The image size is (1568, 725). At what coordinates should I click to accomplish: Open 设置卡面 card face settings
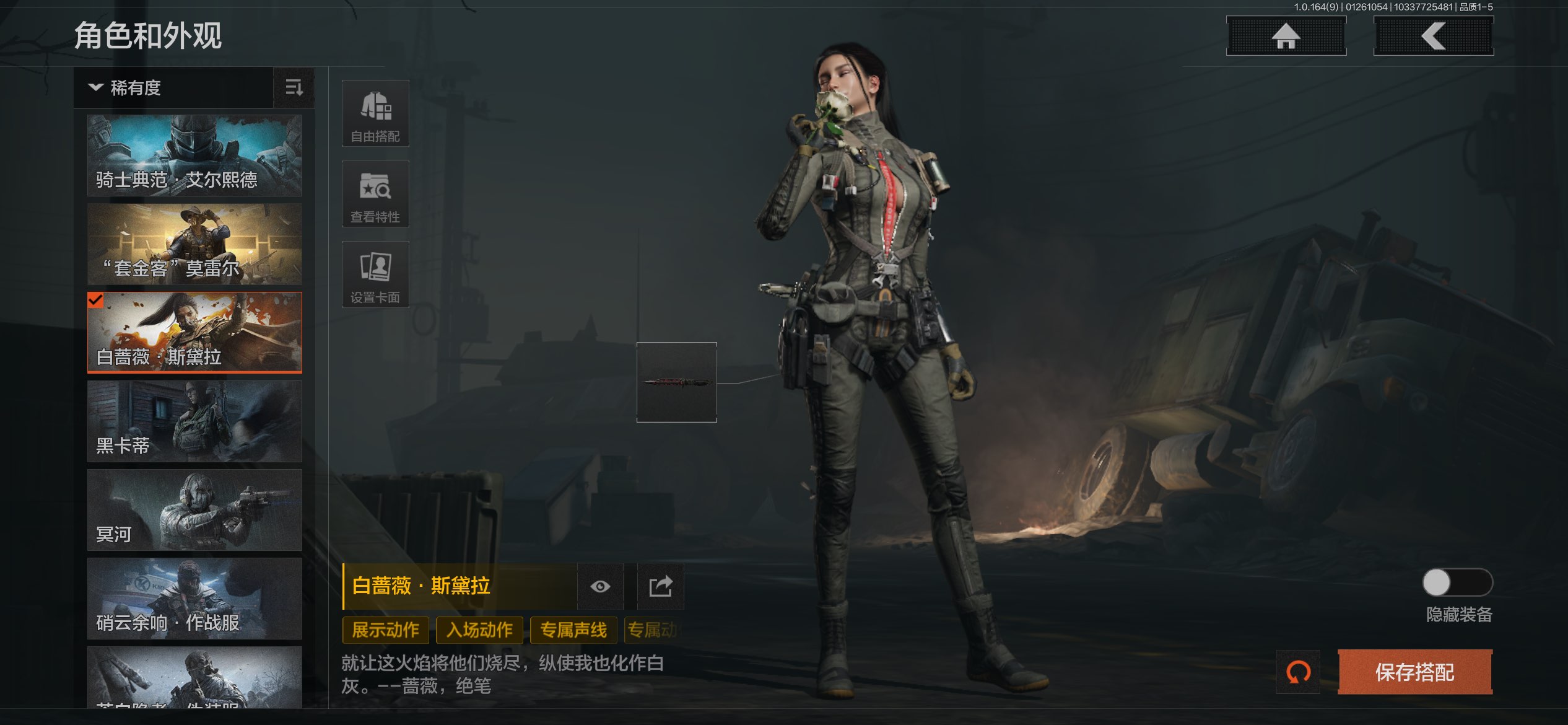click(x=375, y=275)
